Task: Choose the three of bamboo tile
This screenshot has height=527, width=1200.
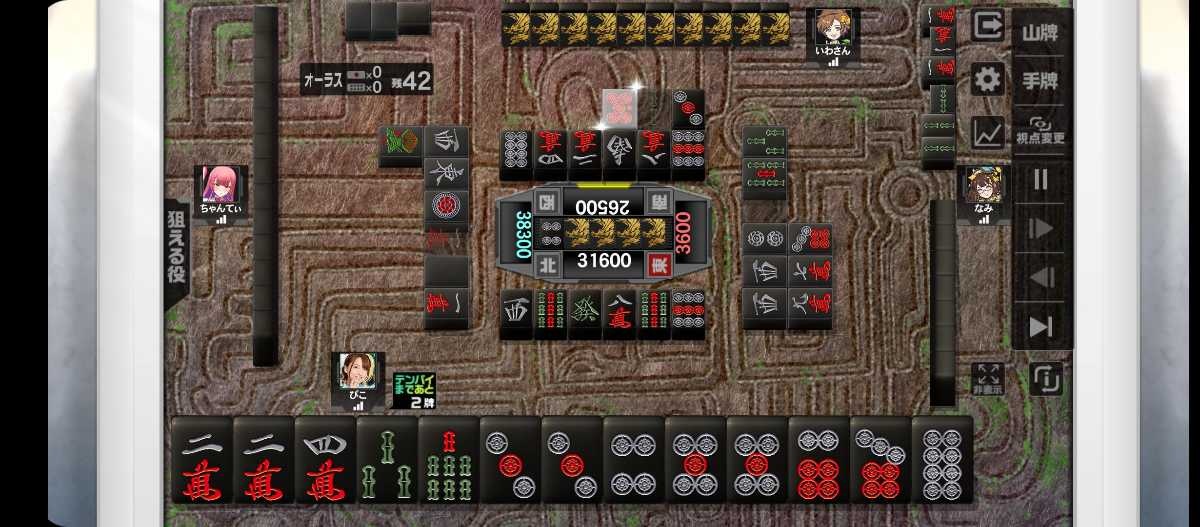Action: [x=387, y=460]
